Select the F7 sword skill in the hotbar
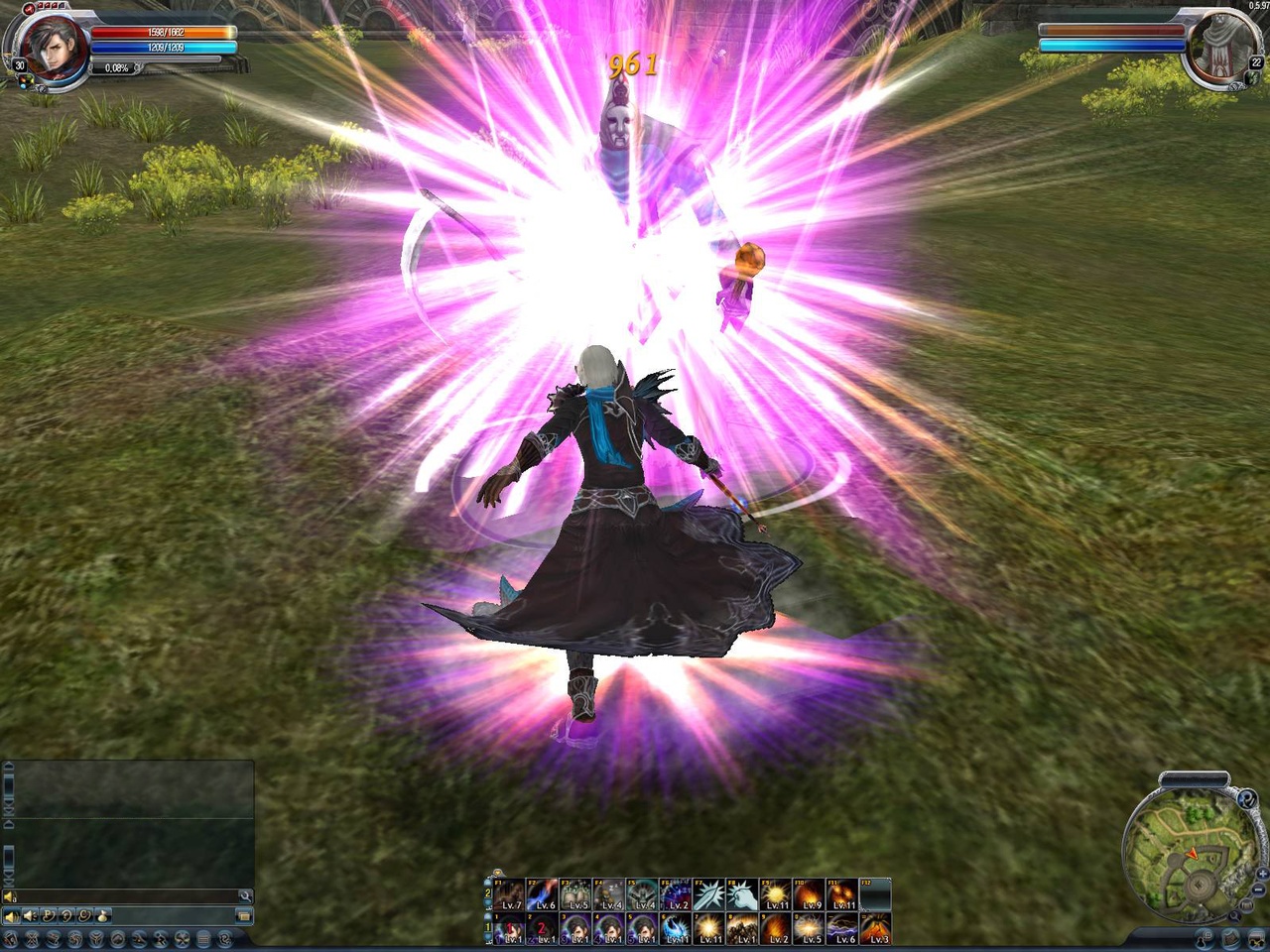The width and height of the screenshot is (1270, 952). pos(707,892)
